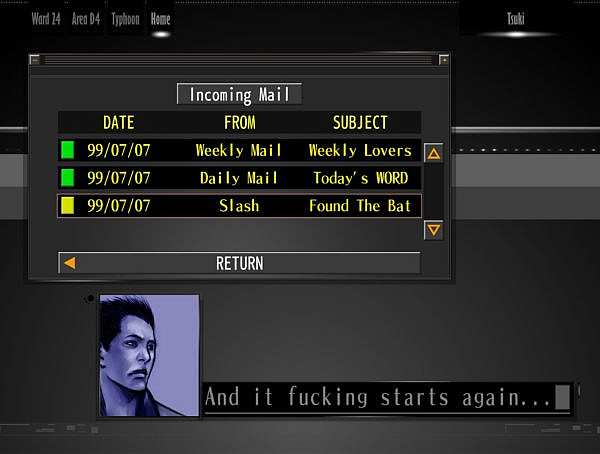Open the Area D4 tab
This screenshot has width=600, height=454.
(x=86, y=19)
